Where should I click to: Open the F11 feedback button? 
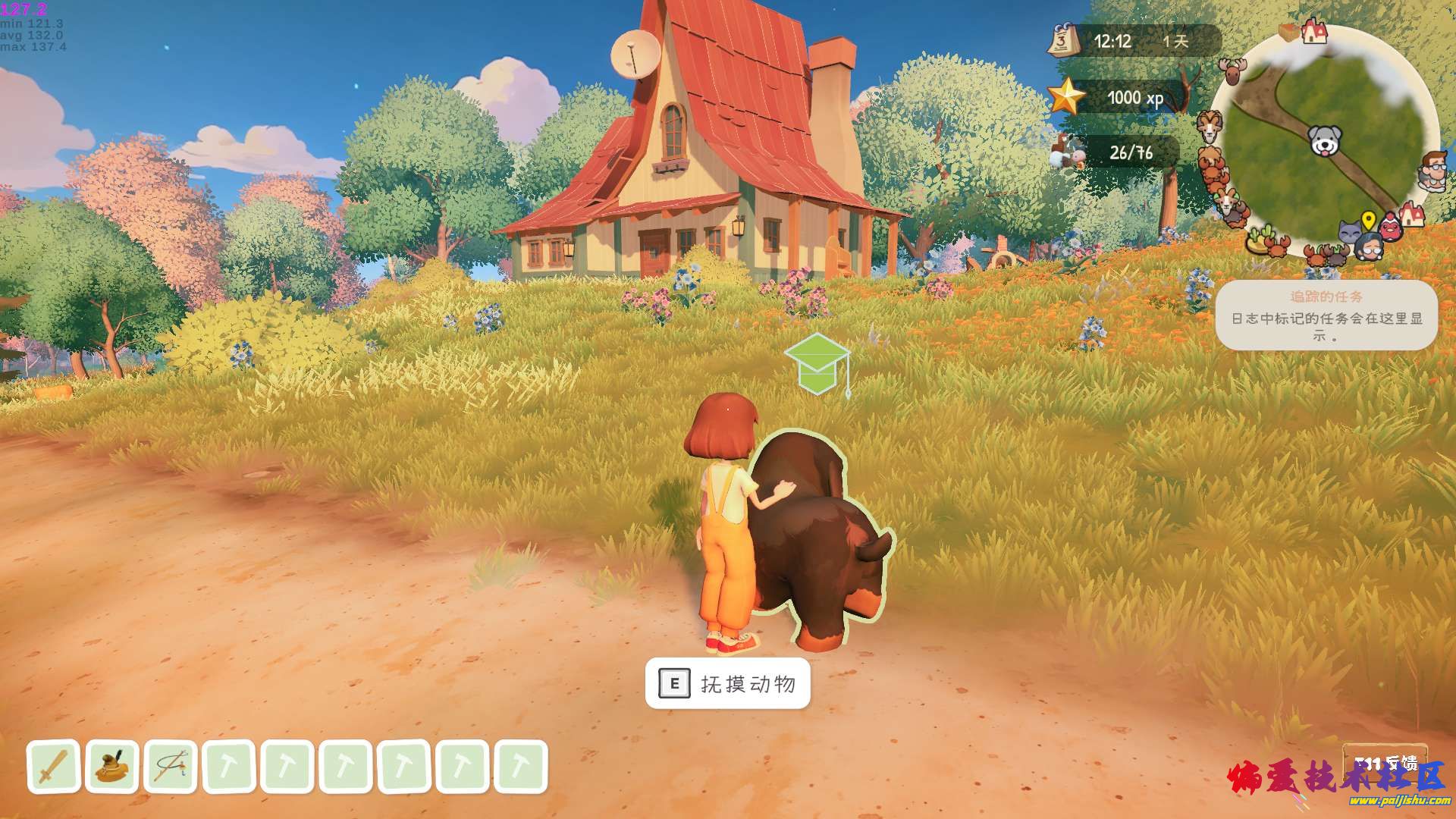pyautogui.click(x=1385, y=762)
